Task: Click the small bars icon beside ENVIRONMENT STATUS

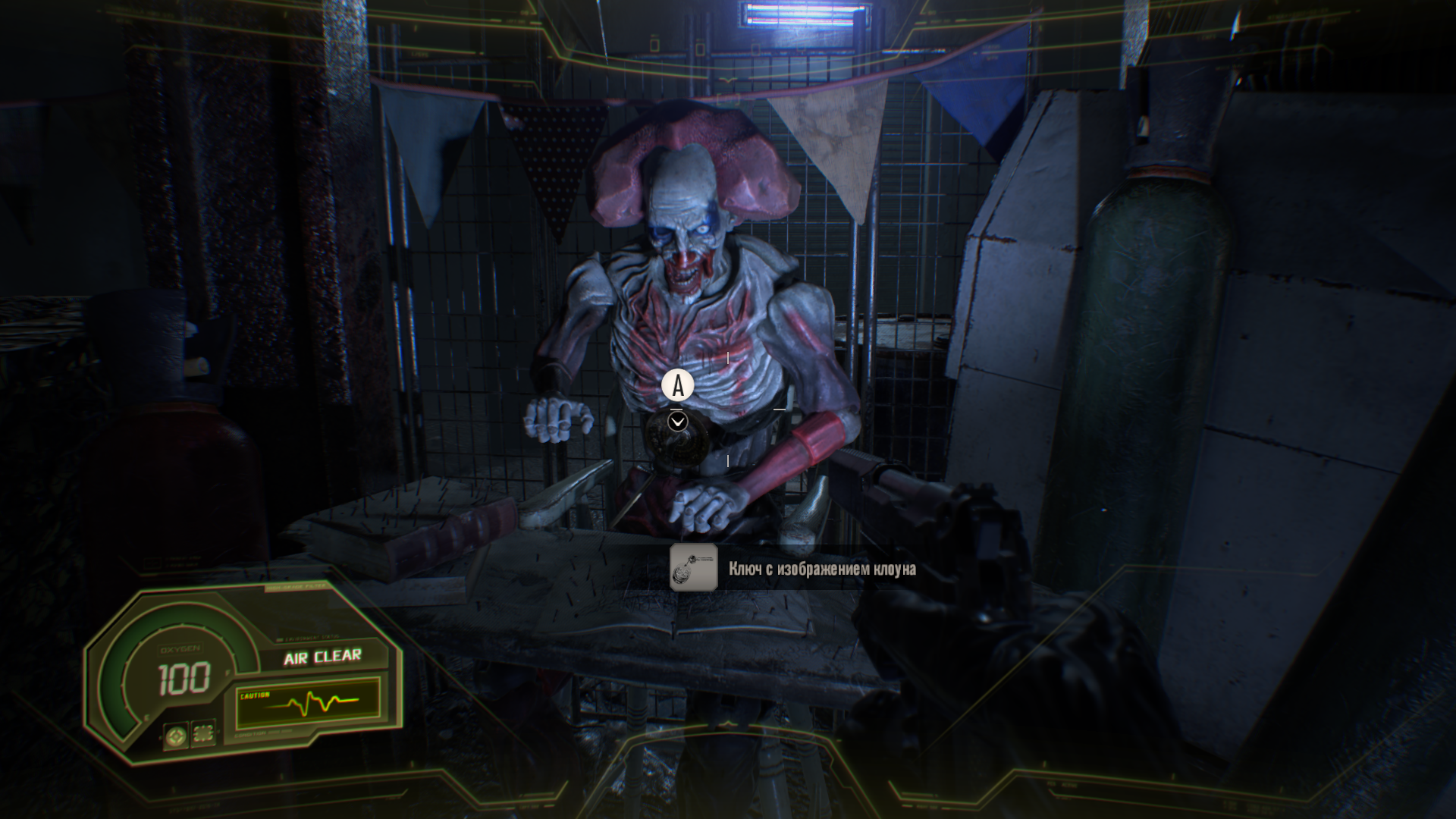Action: [x=279, y=639]
